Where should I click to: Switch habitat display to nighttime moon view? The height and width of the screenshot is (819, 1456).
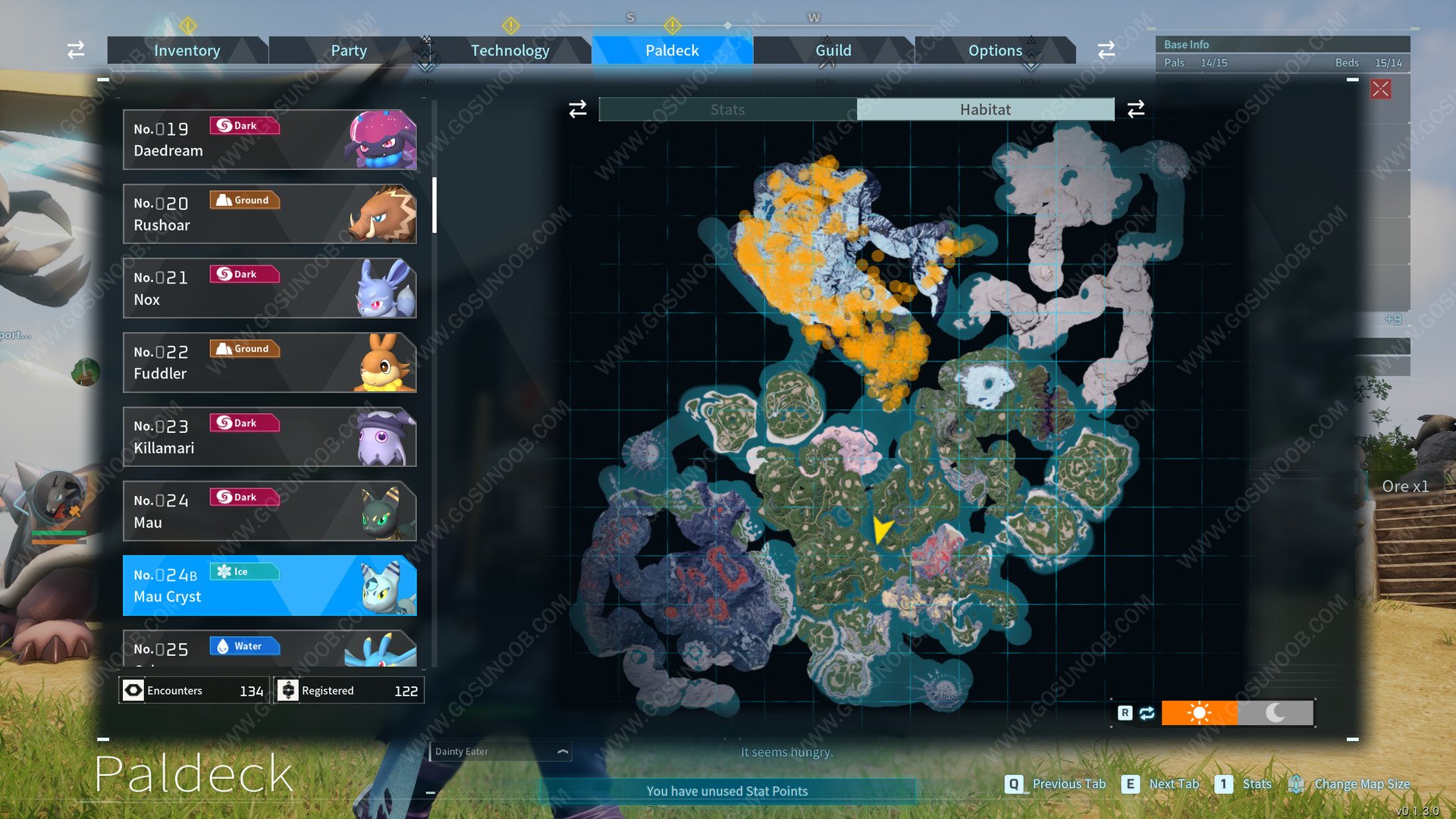1275,713
